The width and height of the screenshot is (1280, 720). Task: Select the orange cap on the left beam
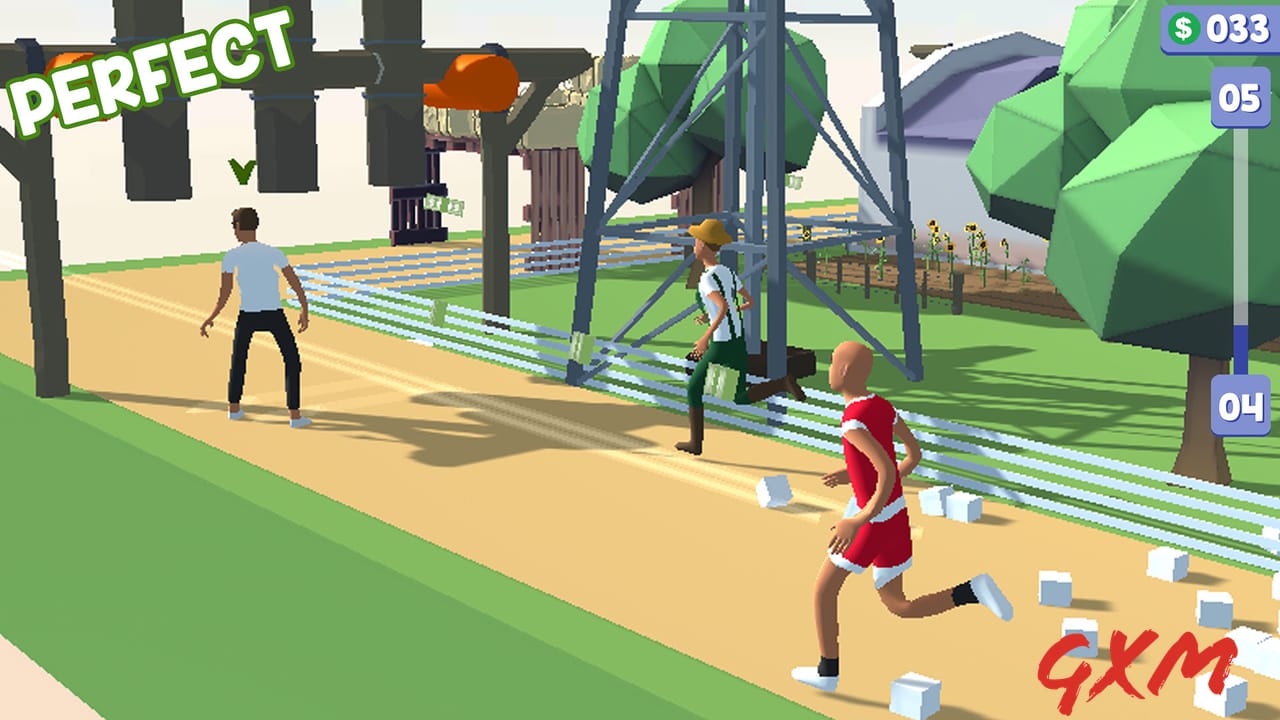(68, 60)
